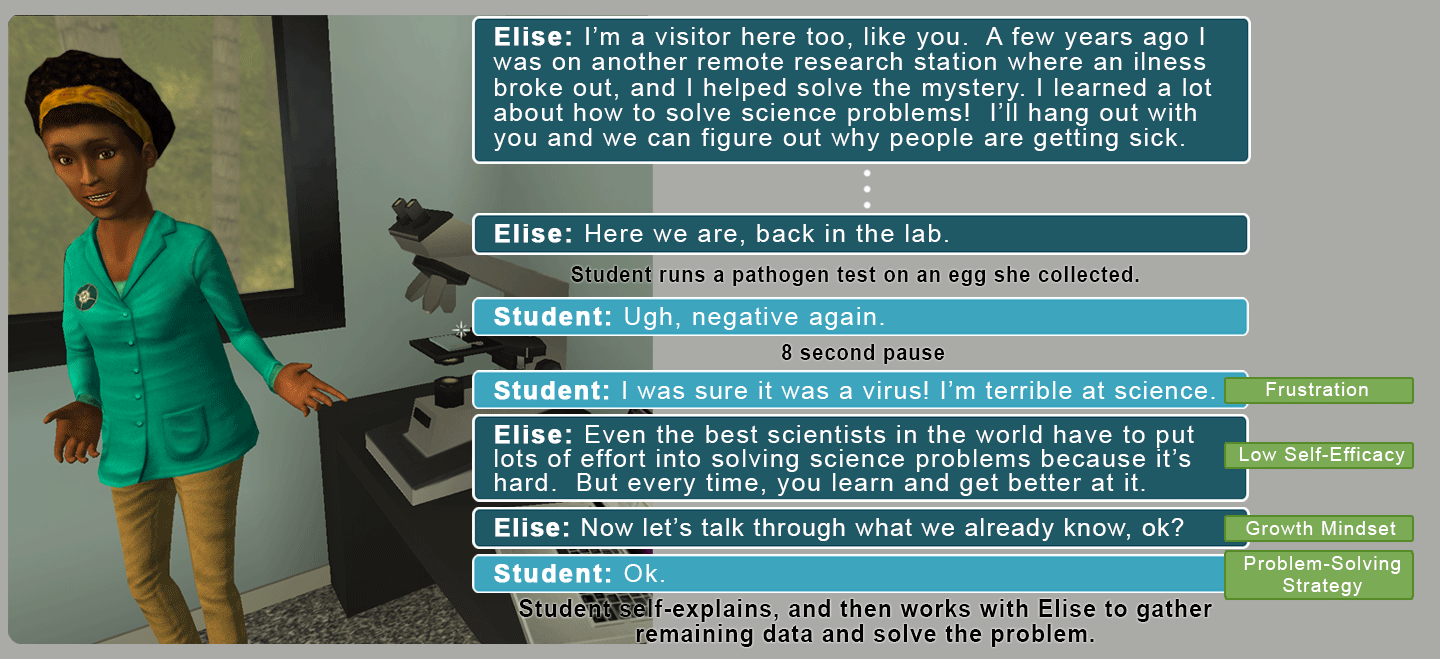Choose the Growth Mindset tag

click(1320, 528)
